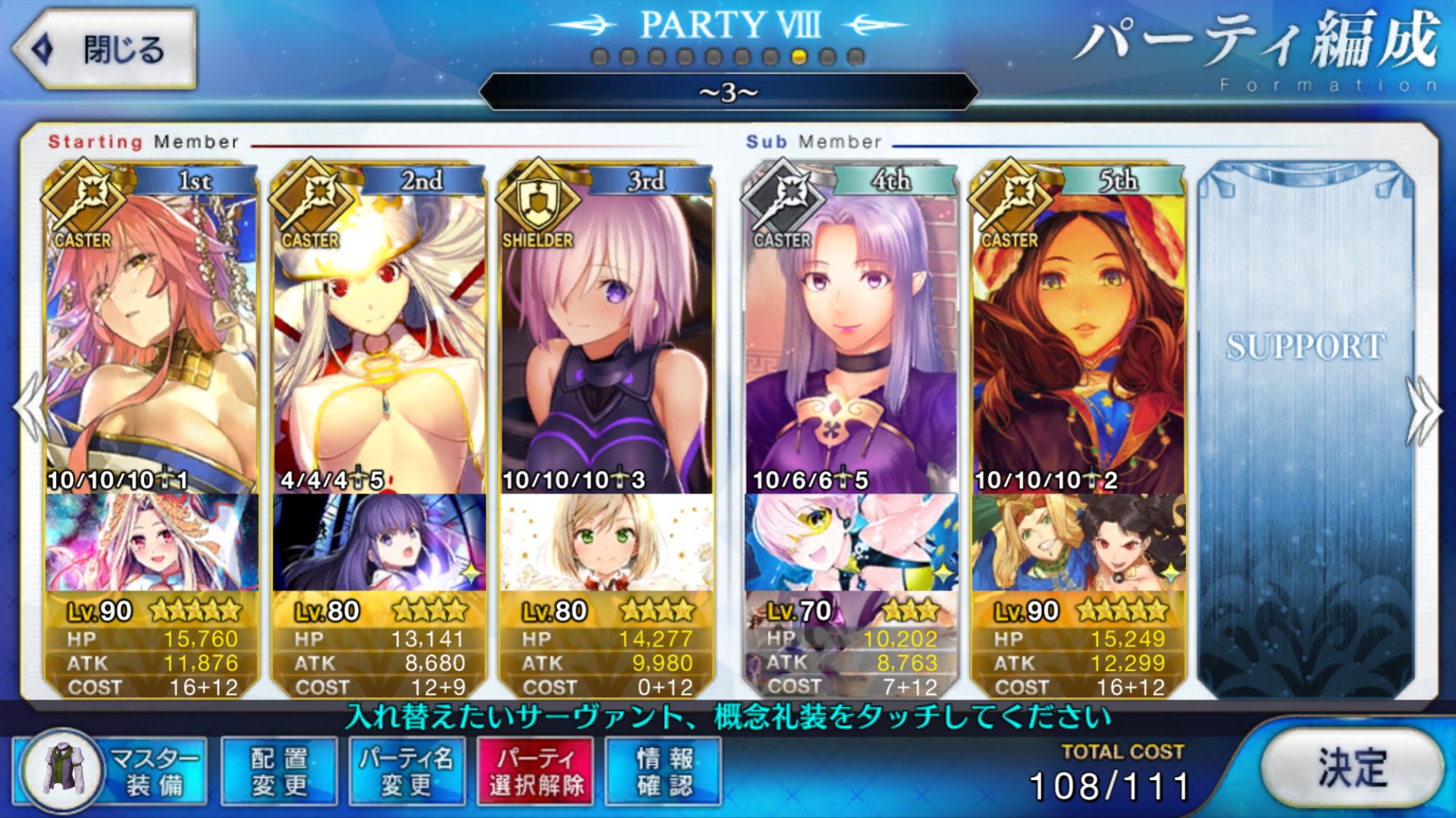Screen dimensions: 1456x818
Task: Change the craft essence on the 4th servant
Action: point(850,542)
